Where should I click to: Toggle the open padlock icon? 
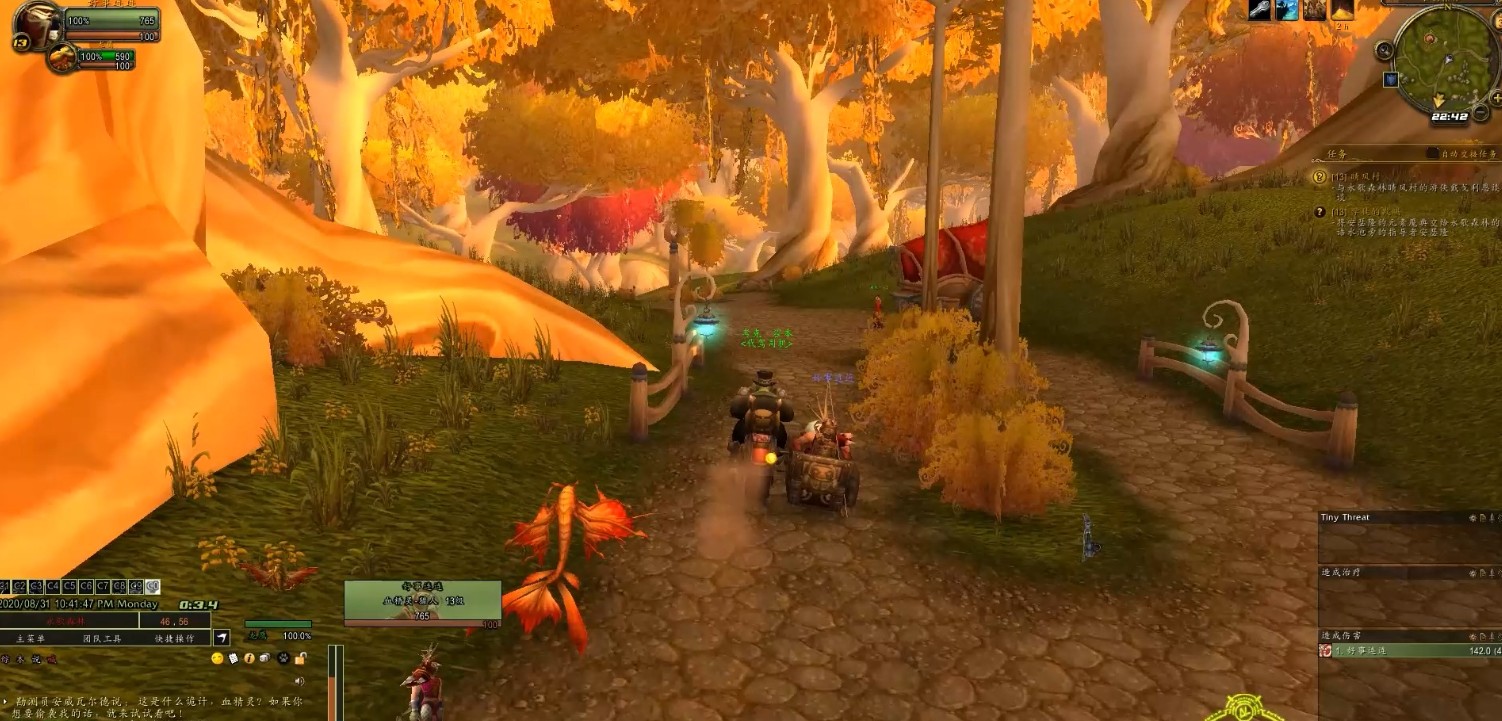point(300,658)
